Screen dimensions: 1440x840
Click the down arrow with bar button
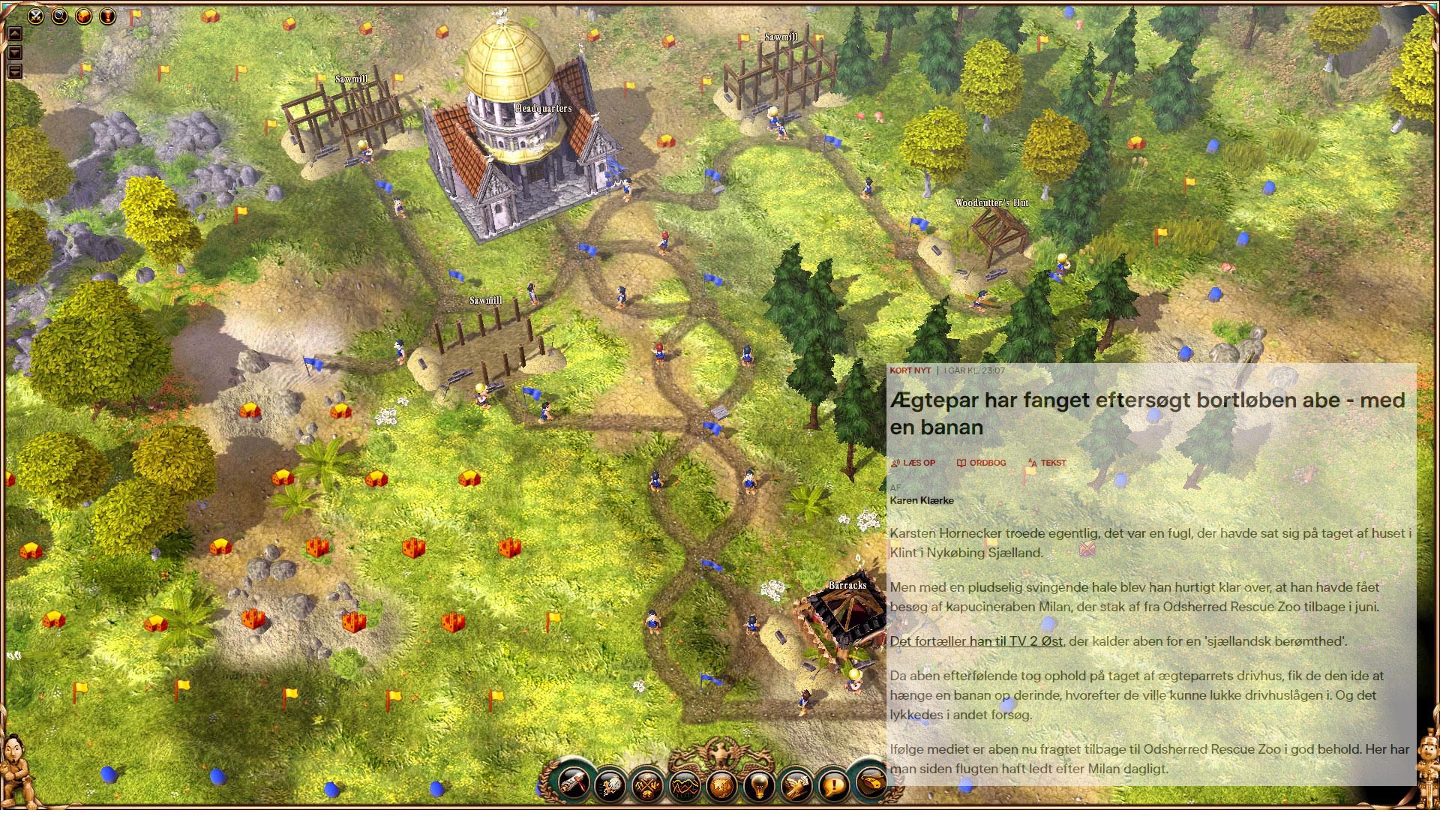click(x=15, y=71)
